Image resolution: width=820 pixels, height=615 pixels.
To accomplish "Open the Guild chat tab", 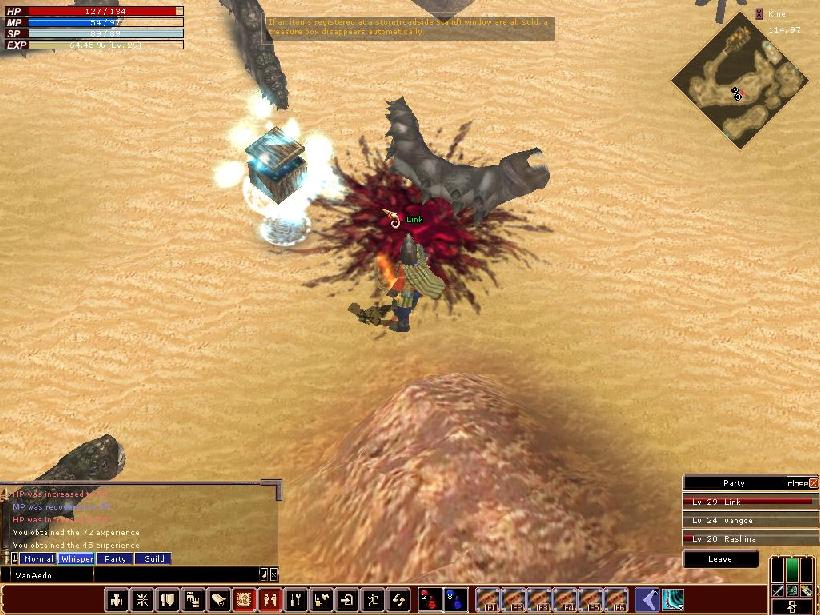I will [152, 559].
